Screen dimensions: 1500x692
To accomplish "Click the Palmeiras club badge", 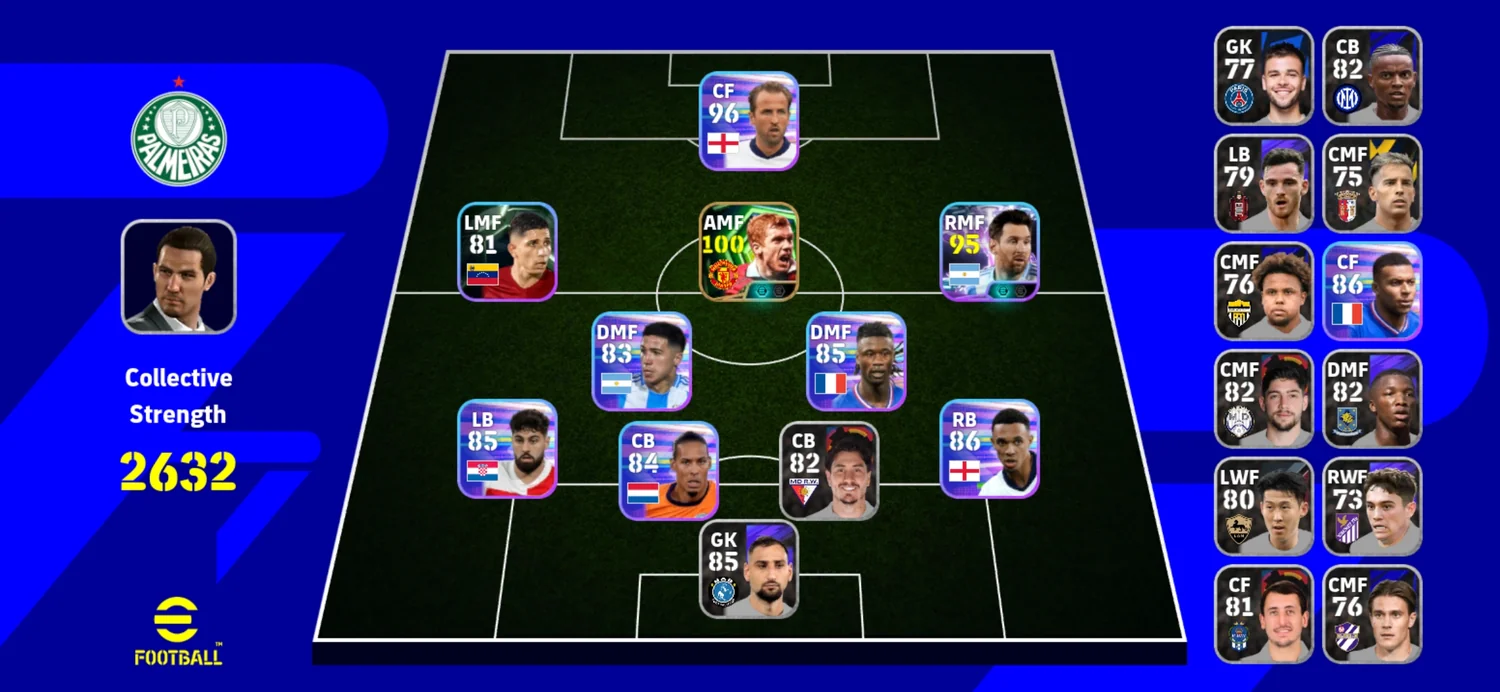I will (179, 138).
